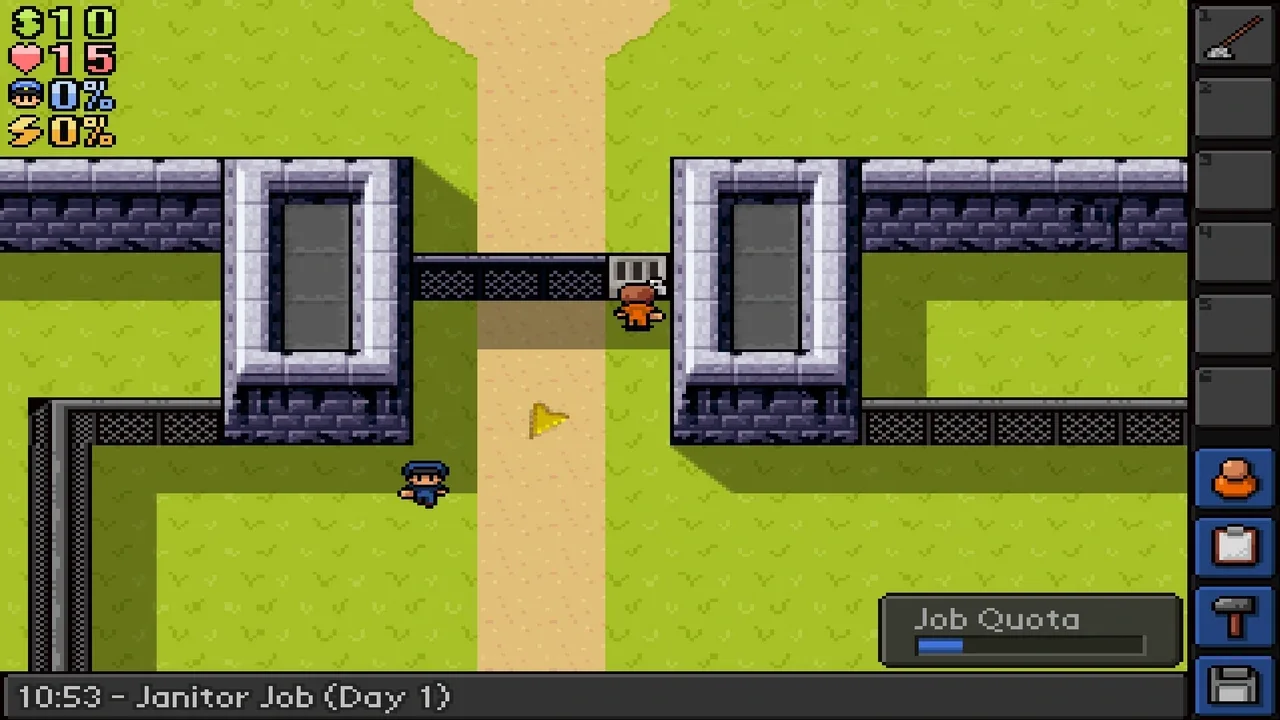Click the barred gate in the fence
The width and height of the screenshot is (1280, 720).
coord(638,272)
